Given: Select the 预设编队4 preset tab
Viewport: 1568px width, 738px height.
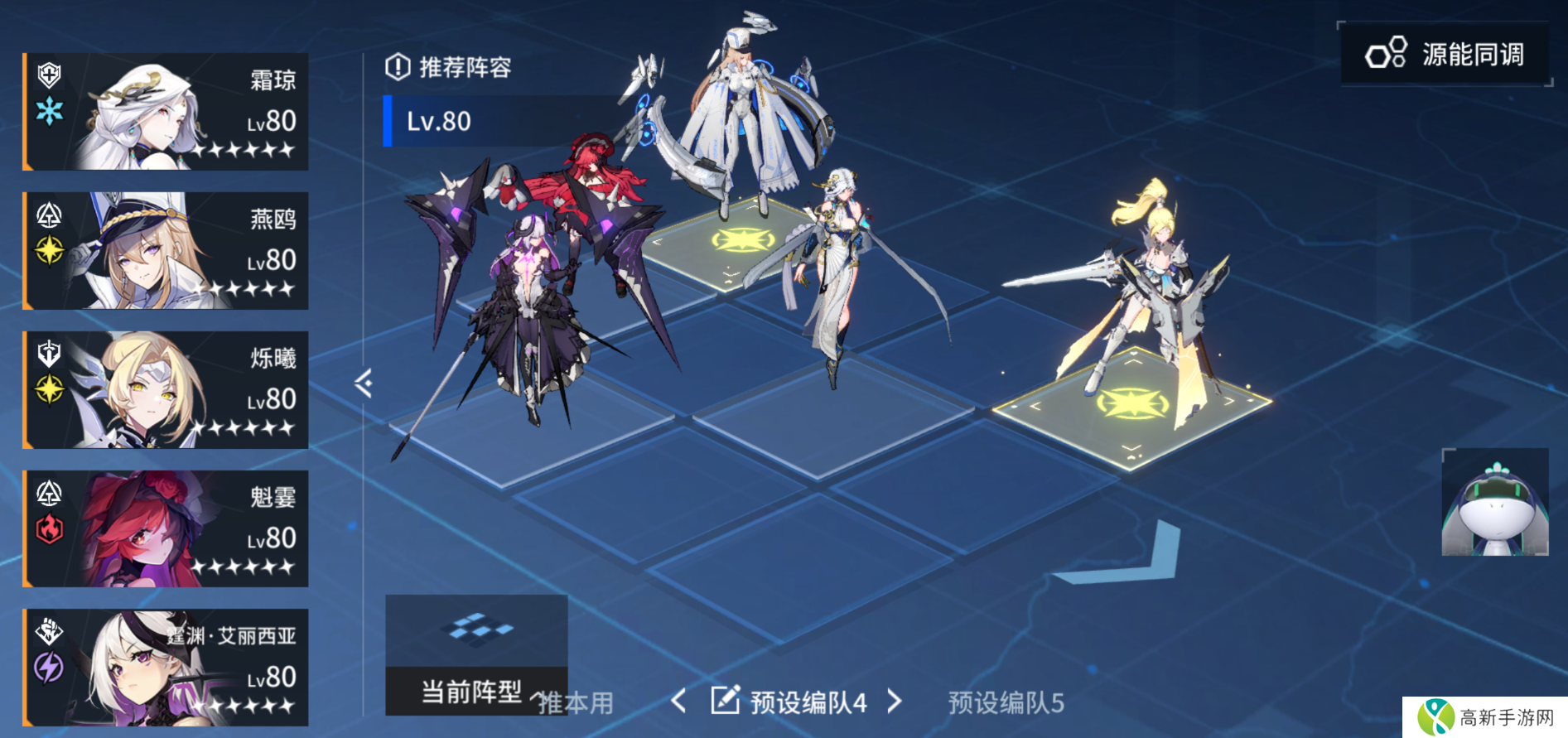Looking at the screenshot, I should click(x=808, y=700).
